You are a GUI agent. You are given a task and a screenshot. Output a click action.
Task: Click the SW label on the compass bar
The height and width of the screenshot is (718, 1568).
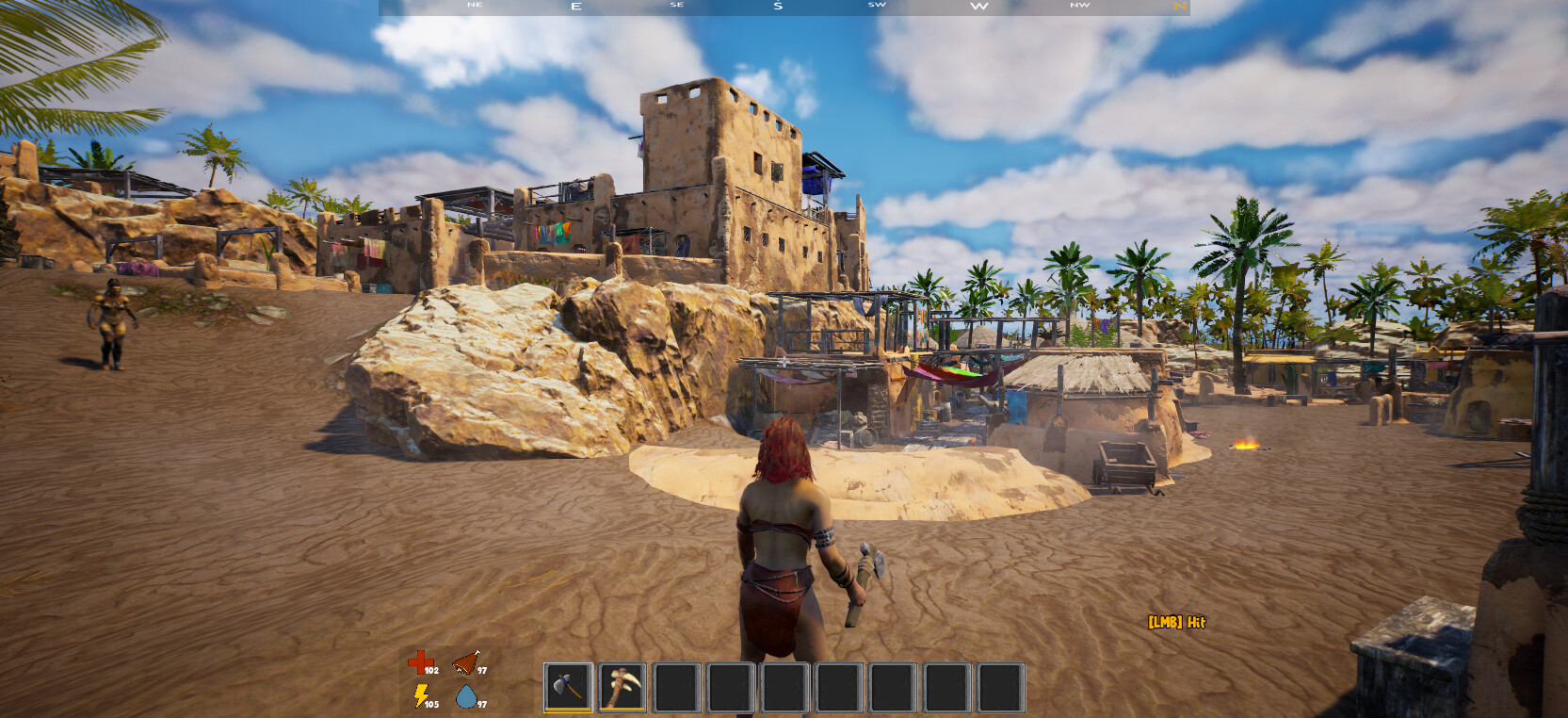(x=876, y=5)
